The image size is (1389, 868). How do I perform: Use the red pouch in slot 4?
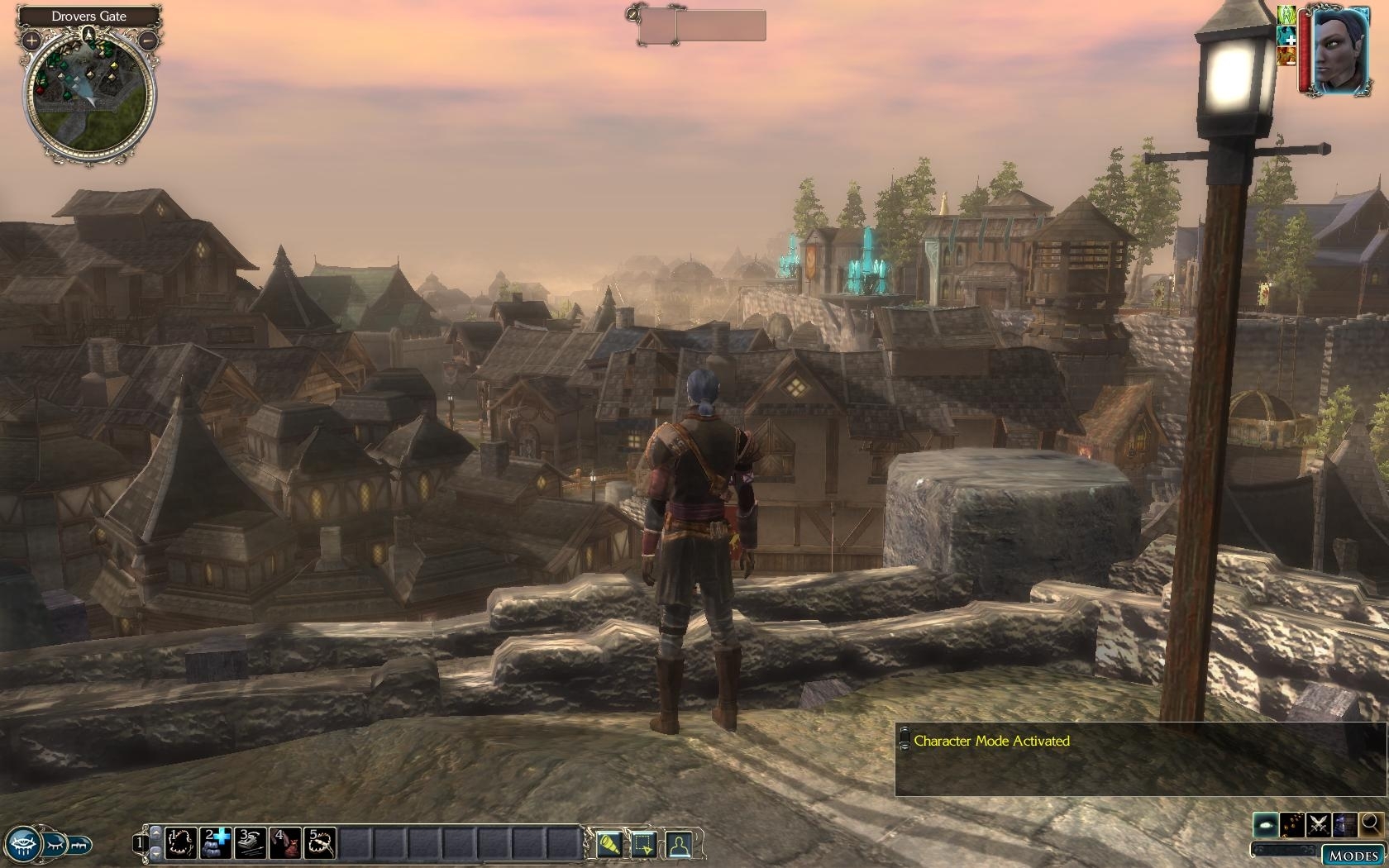(286, 843)
